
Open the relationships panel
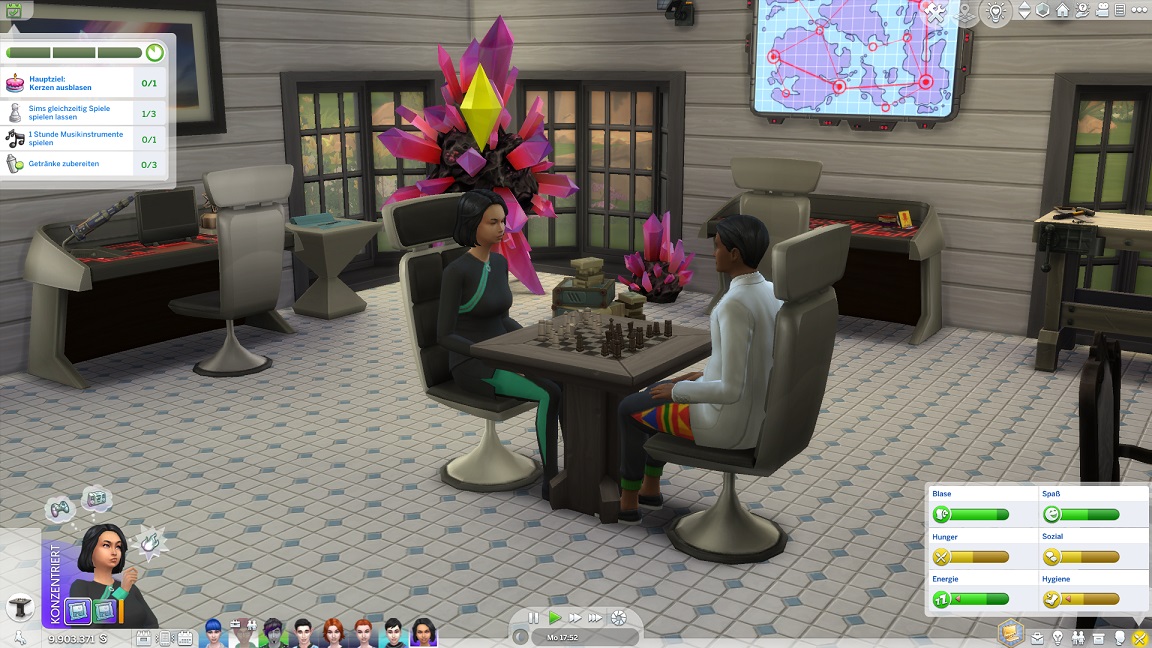click(1078, 638)
